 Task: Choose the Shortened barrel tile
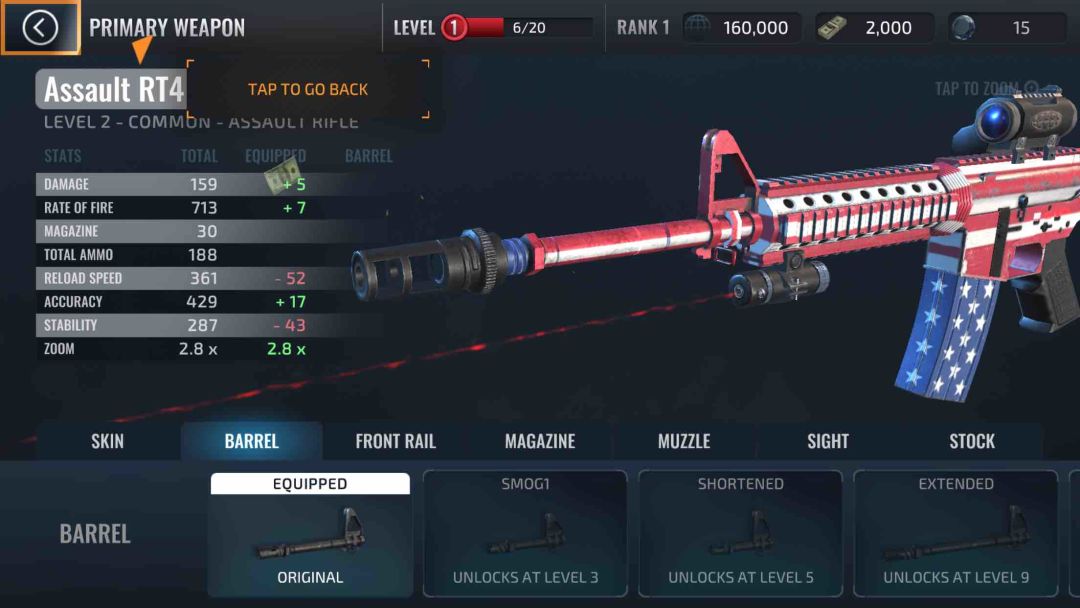(x=740, y=535)
